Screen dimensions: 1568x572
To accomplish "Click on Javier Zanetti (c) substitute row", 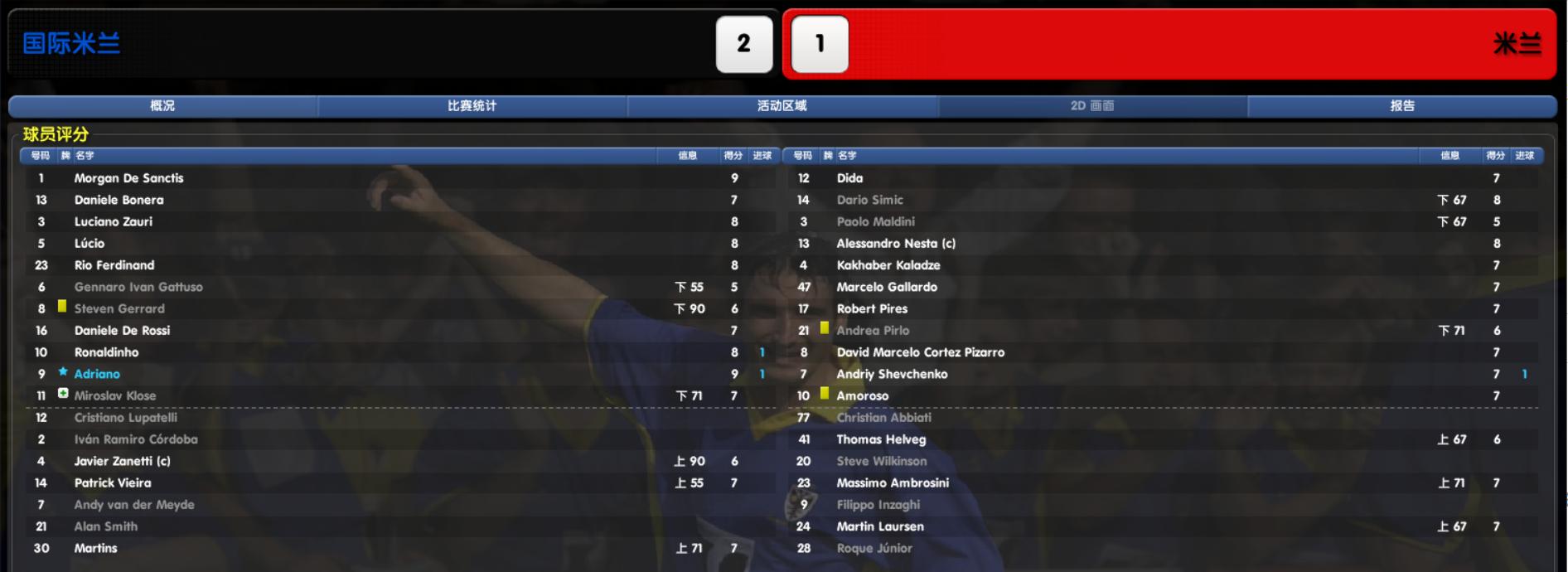I will click(x=122, y=461).
